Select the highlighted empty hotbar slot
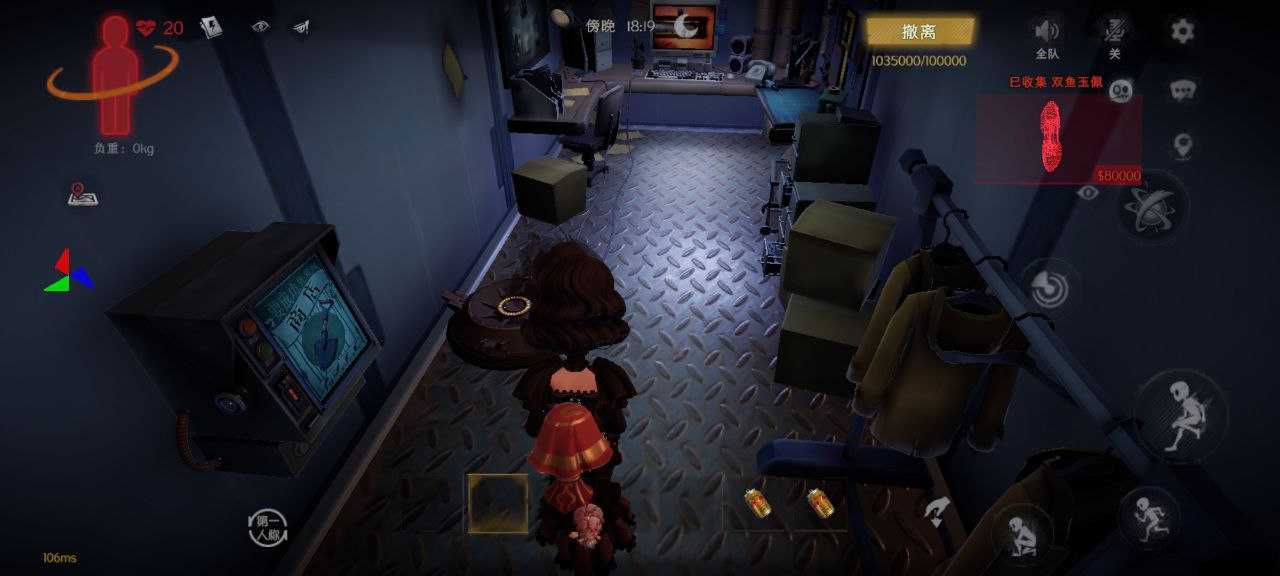 (x=498, y=503)
